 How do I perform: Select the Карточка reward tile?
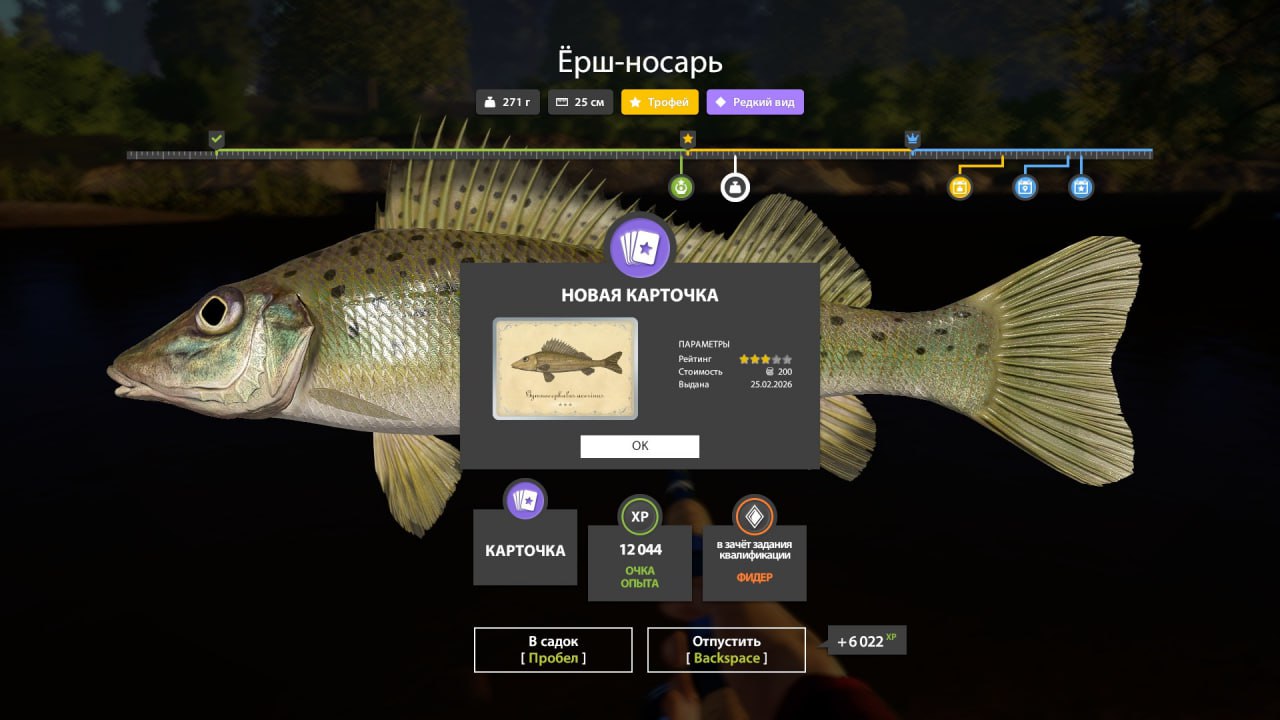pos(525,547)
